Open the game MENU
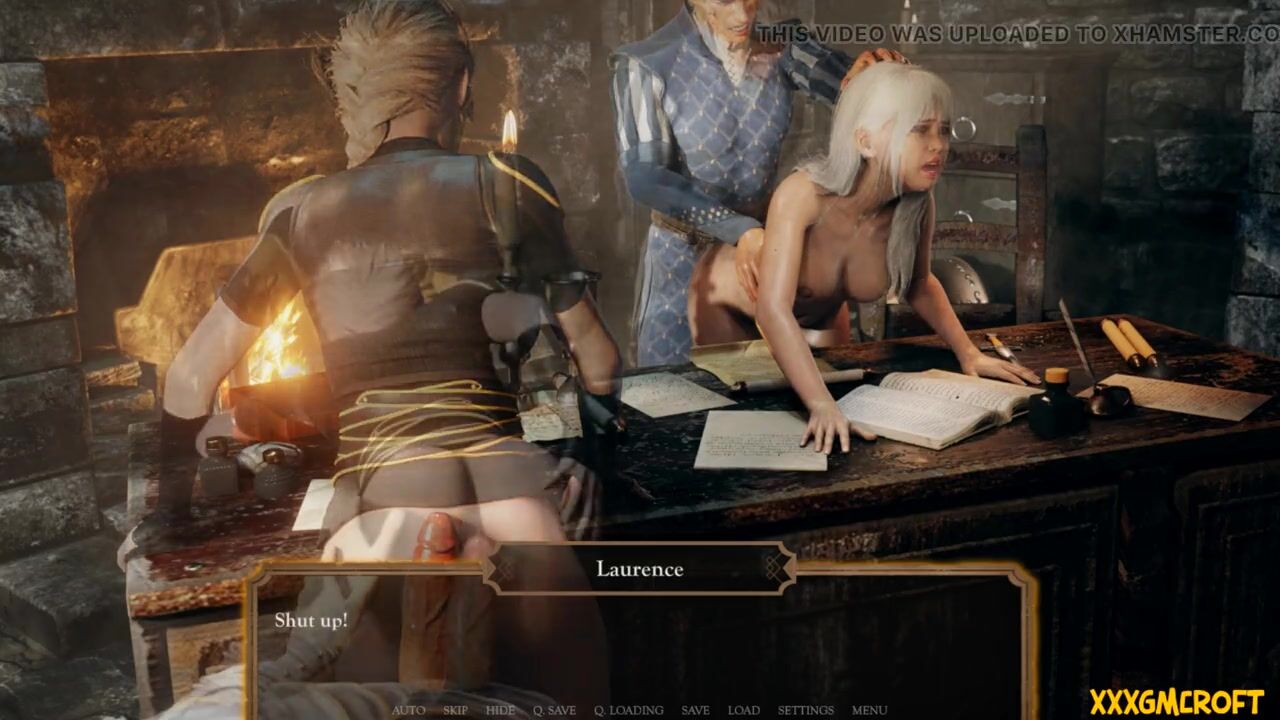1280x720 pixels. point(869,710)
